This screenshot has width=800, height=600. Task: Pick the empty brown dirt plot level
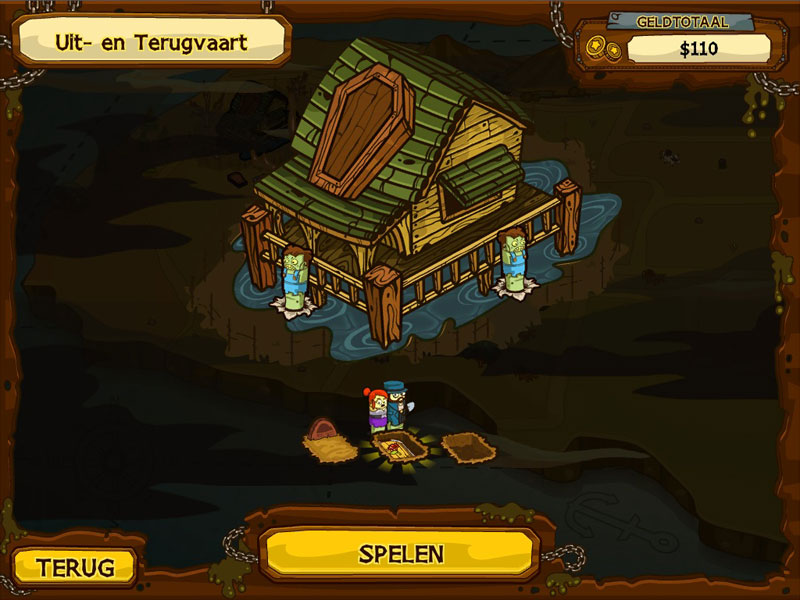(468, 446)
